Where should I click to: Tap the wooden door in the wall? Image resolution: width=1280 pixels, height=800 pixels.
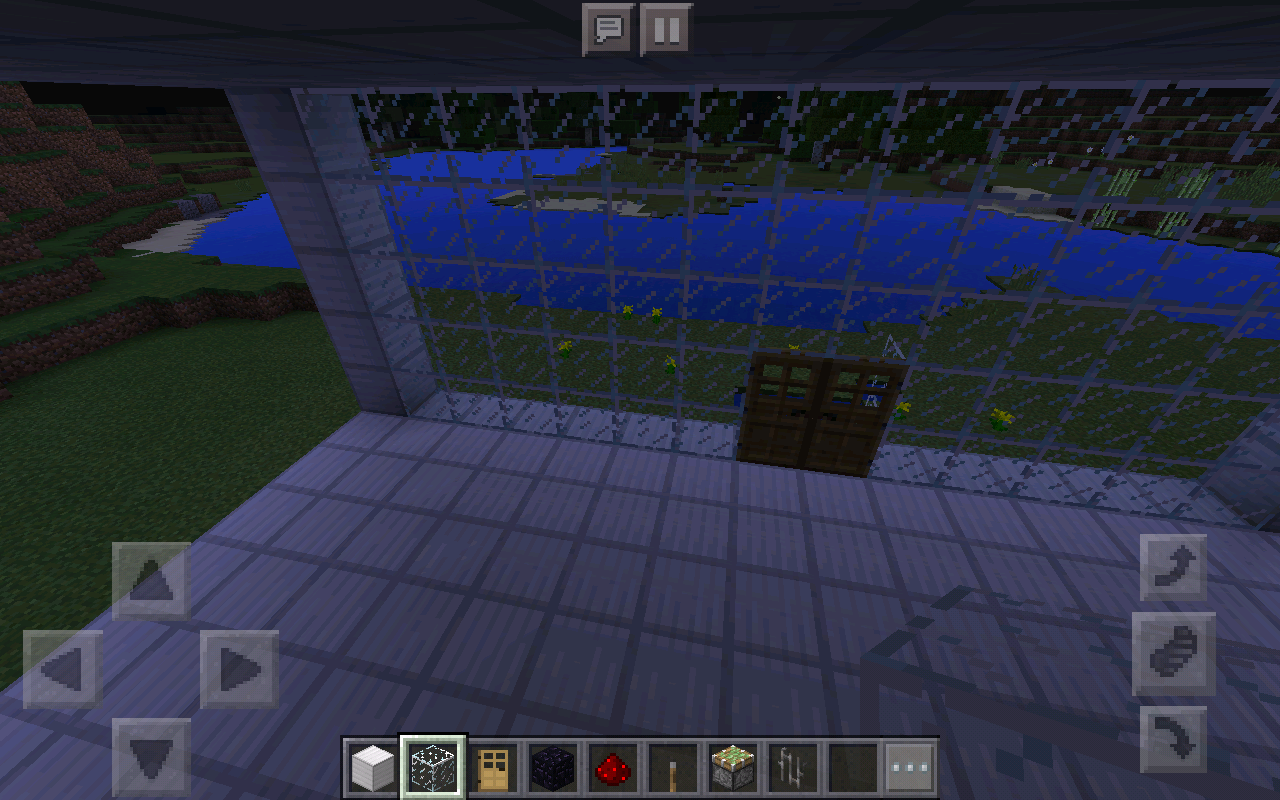point(820,410)
